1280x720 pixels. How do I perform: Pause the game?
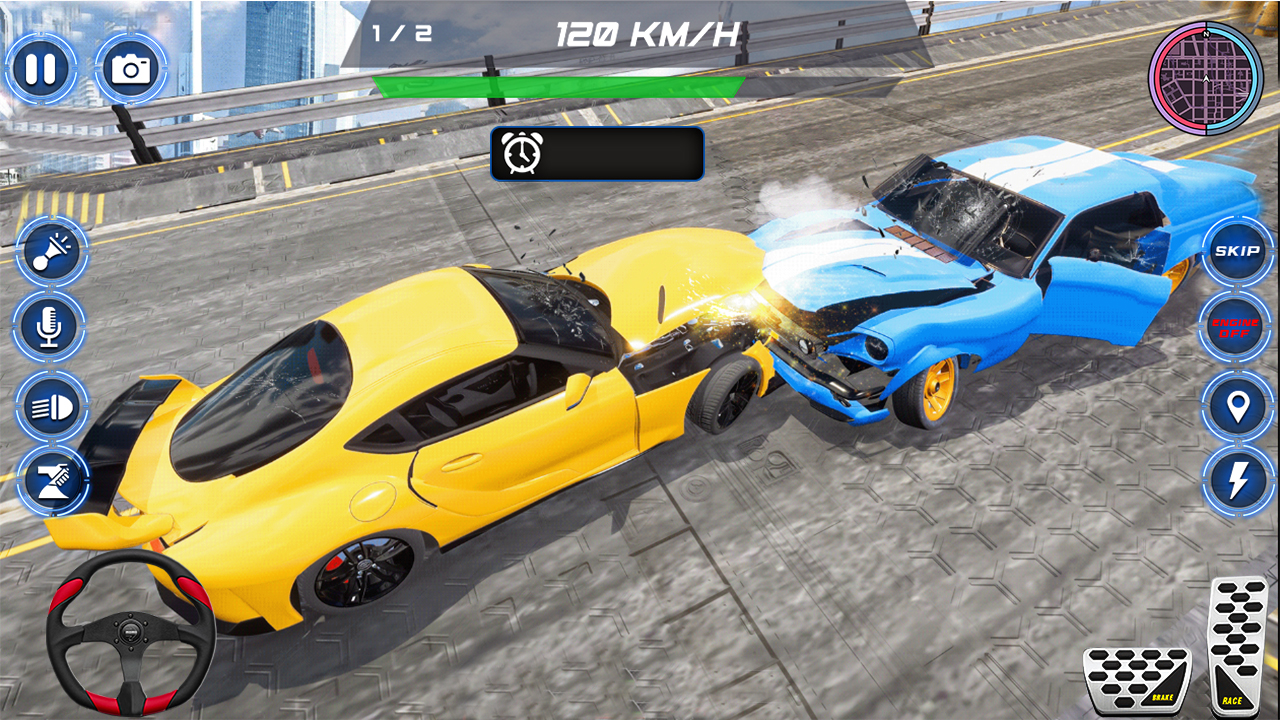40,68
